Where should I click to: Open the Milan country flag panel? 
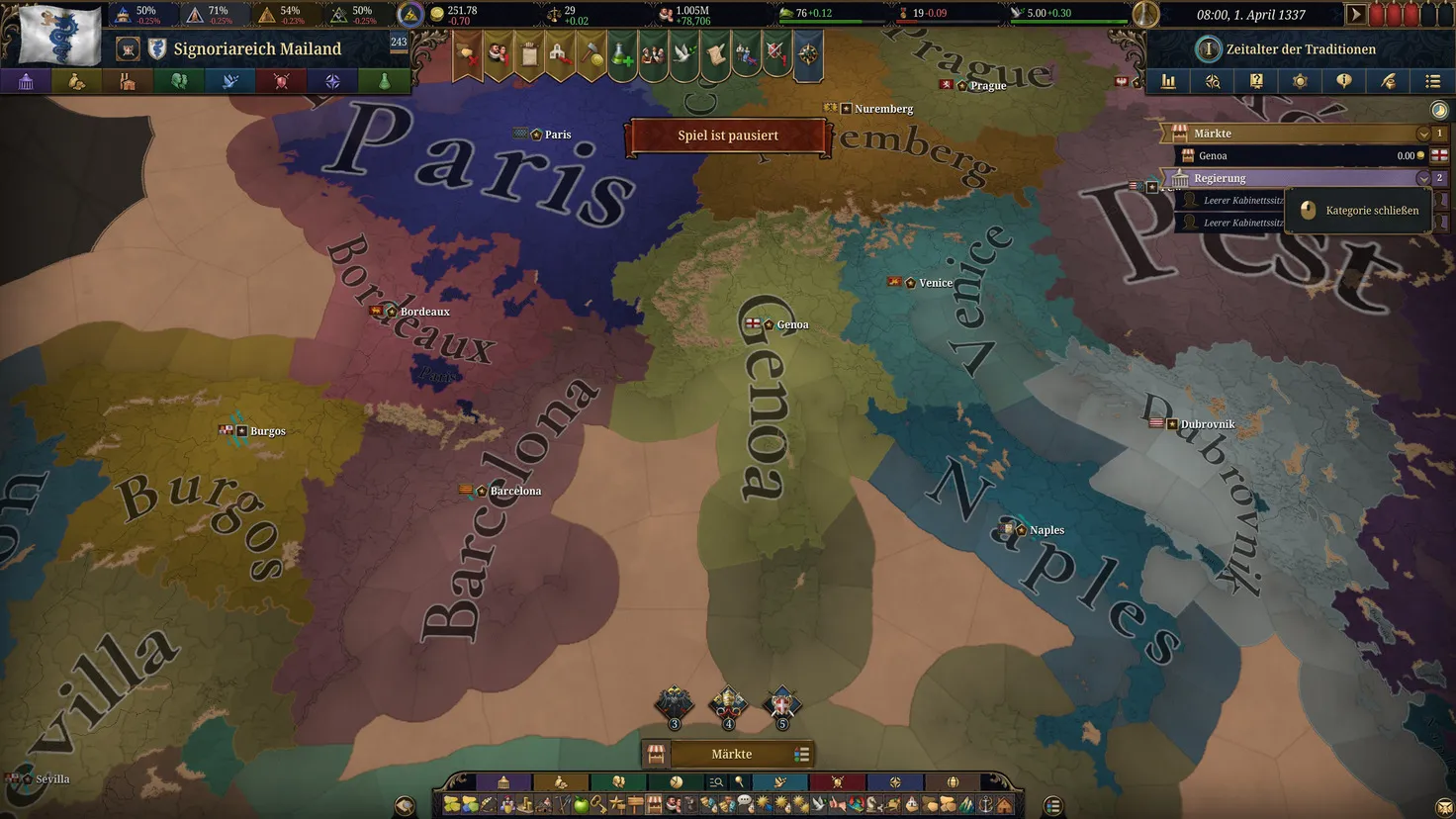59,36
